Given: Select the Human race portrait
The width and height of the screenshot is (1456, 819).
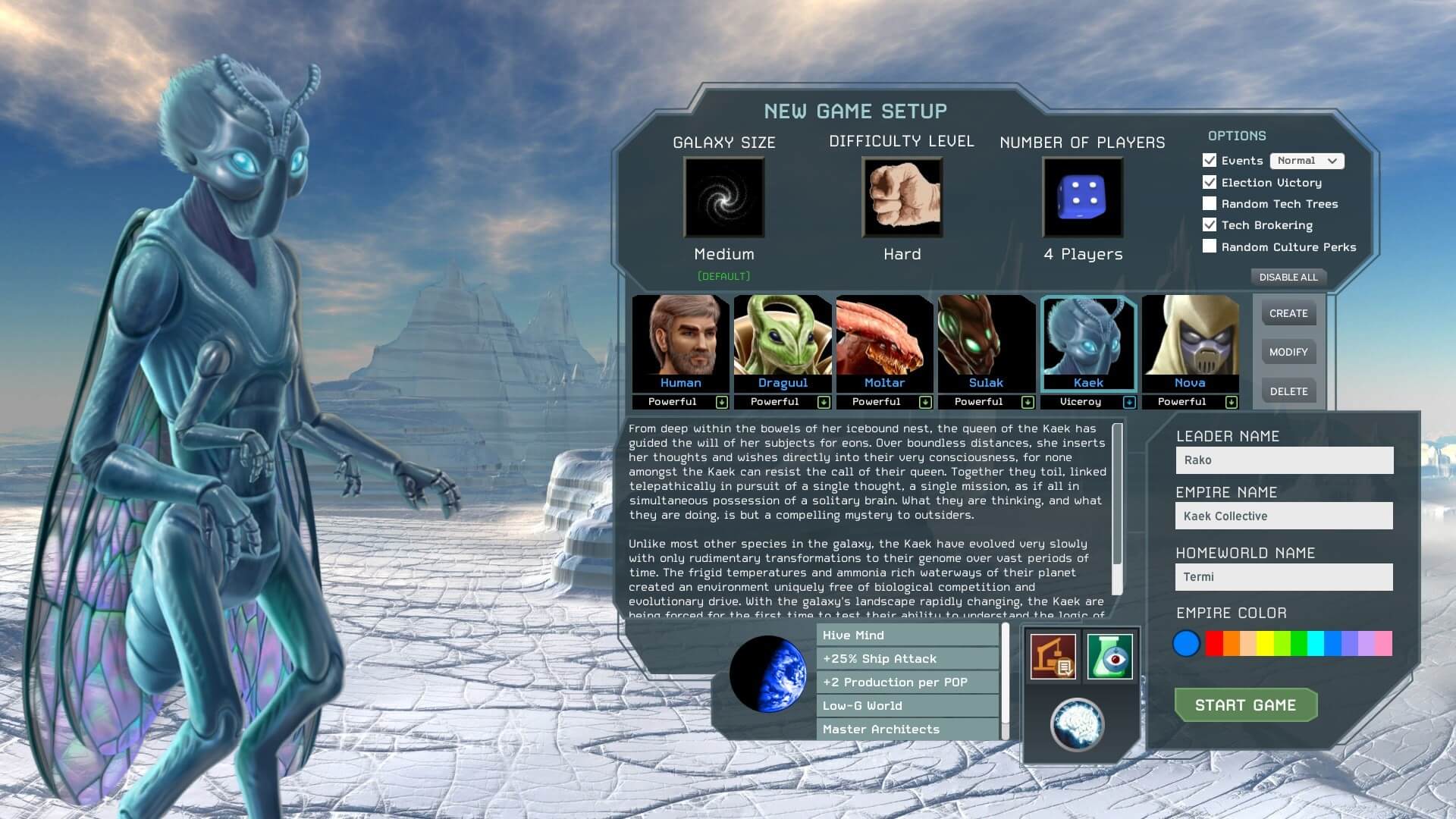Looking at the screenshot, I should pyautogui.click(x=680, y=341).
